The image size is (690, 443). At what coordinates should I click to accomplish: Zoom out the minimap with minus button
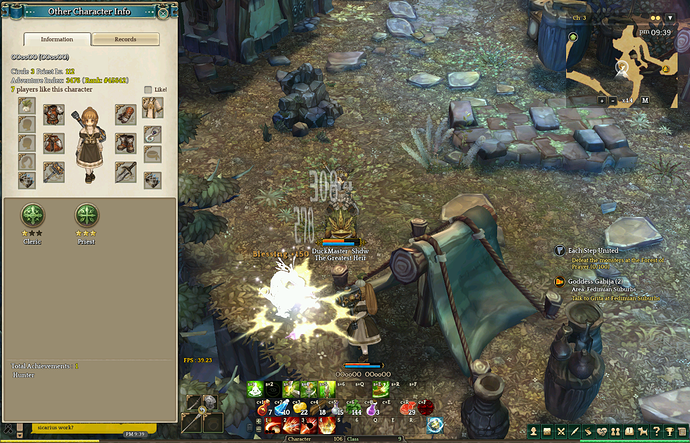613,100
